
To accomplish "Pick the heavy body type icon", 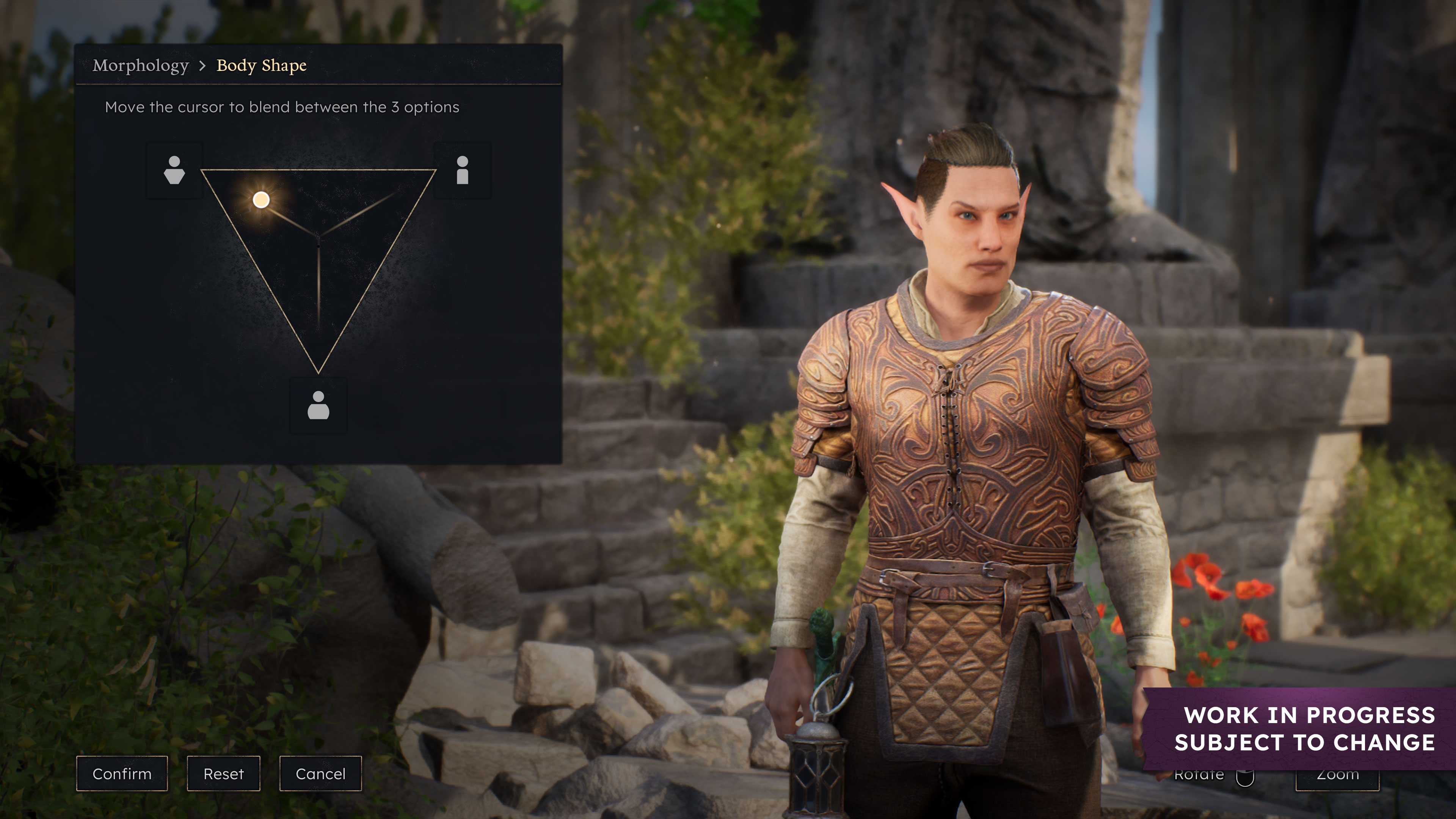I will click(x=318, y=405).
